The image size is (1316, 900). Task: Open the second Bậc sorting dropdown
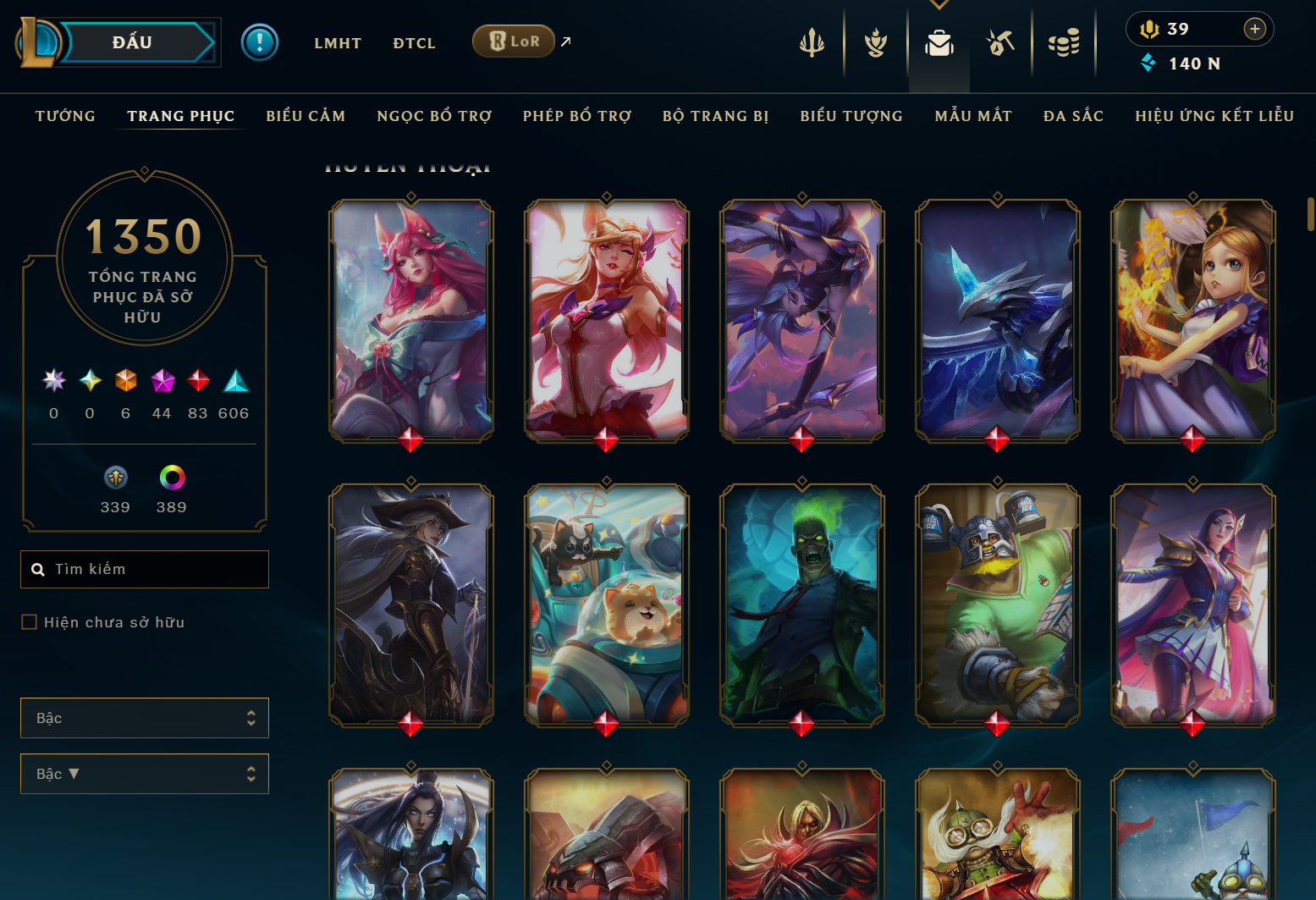[144, 773]
